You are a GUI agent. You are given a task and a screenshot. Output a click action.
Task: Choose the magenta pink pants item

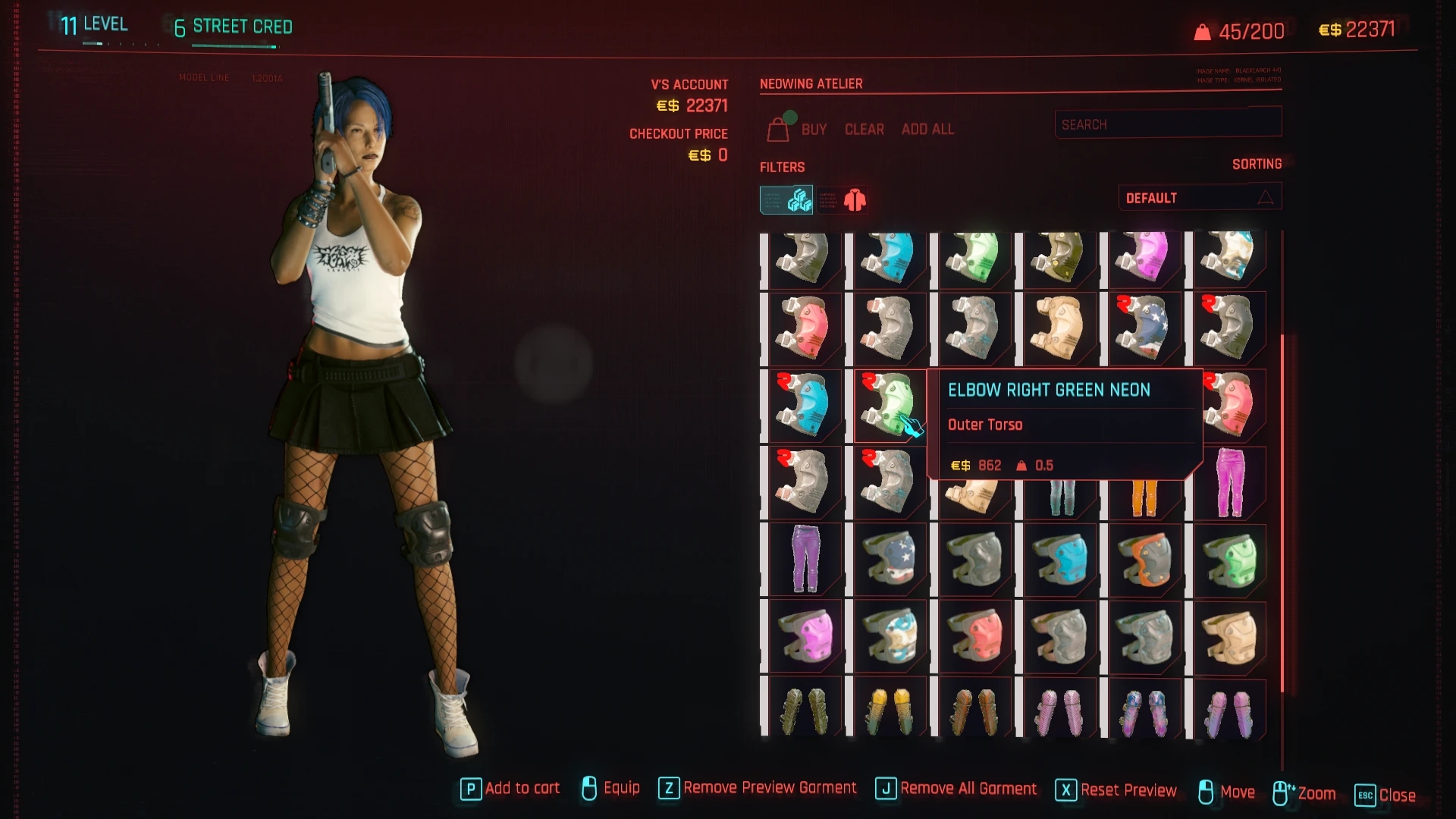pyautogui.click(x=1228, y=483)
